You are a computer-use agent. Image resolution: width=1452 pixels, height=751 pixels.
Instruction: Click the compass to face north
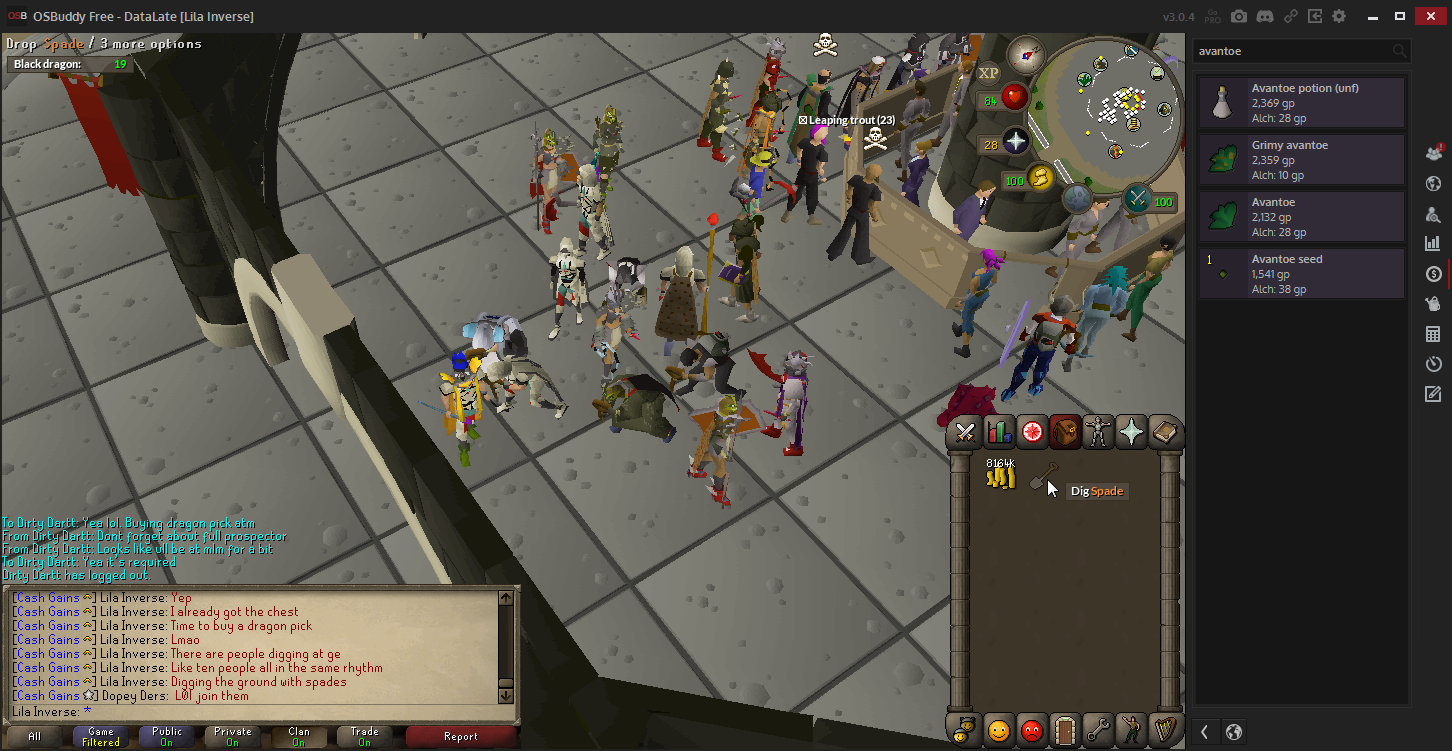point(1026,54)
